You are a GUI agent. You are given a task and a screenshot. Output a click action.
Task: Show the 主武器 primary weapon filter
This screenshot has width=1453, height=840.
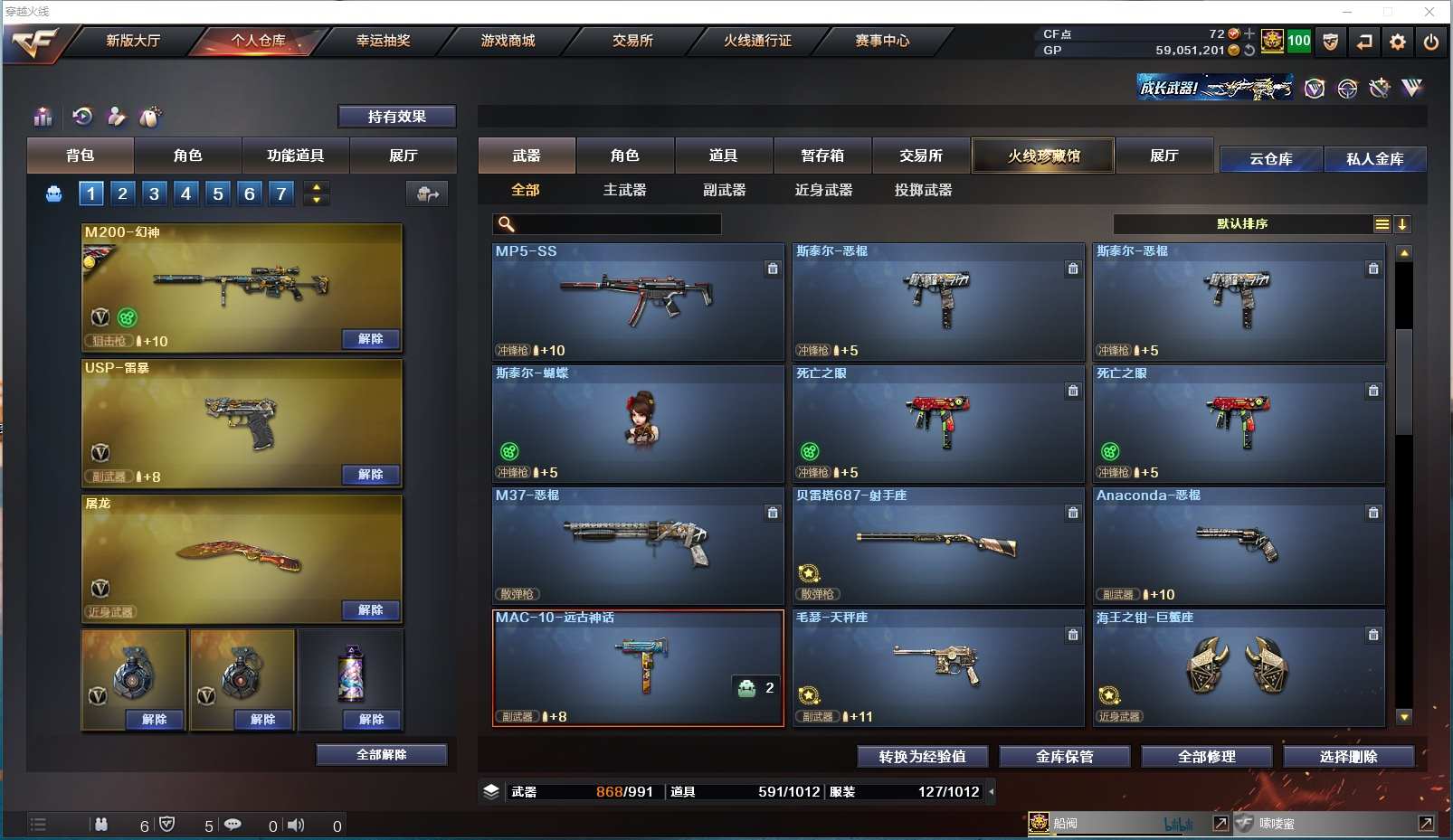(x=625, y=190)
